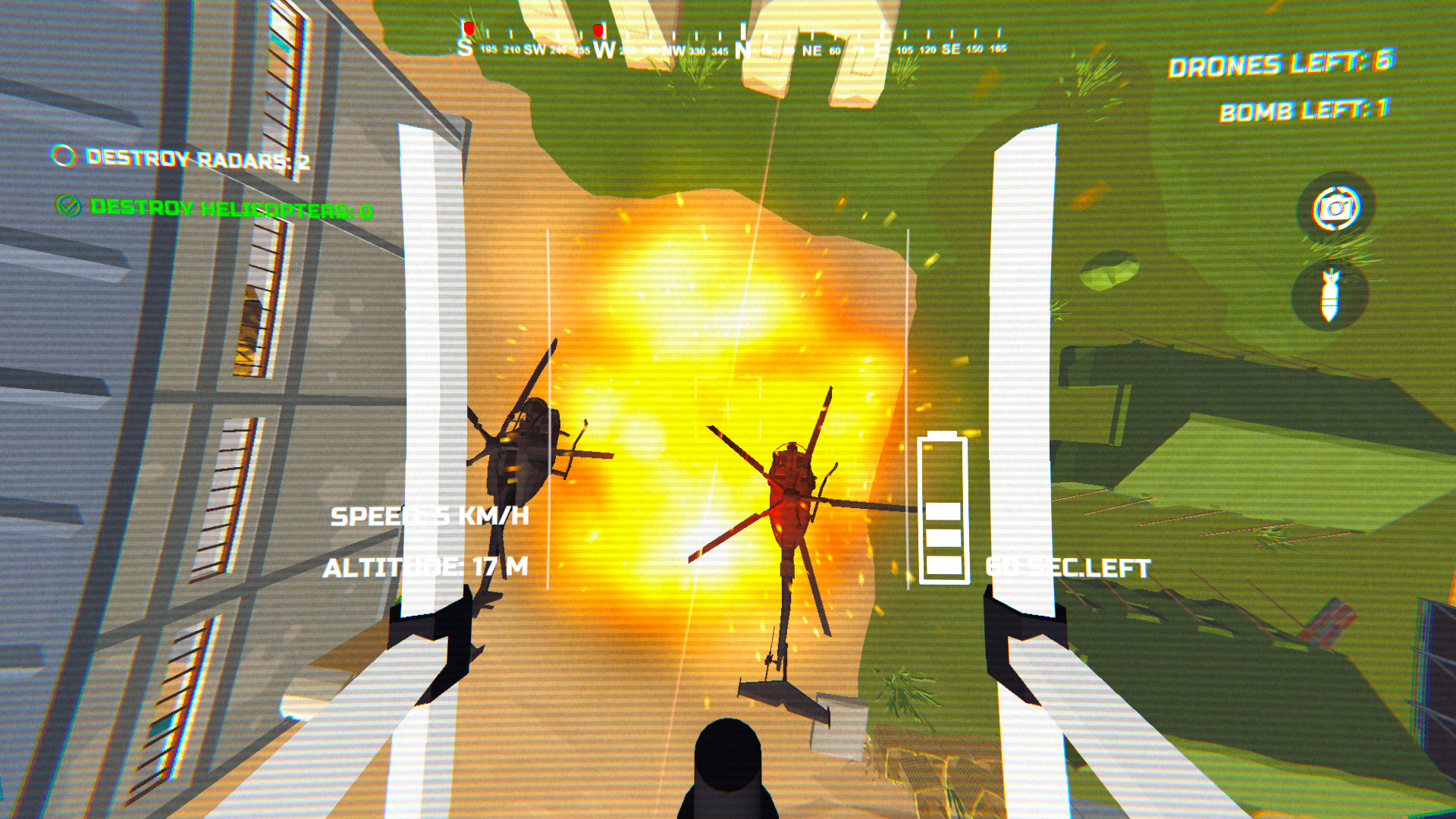
Task: Select the SW label on the compass strip
Action: tap(534, 47)
